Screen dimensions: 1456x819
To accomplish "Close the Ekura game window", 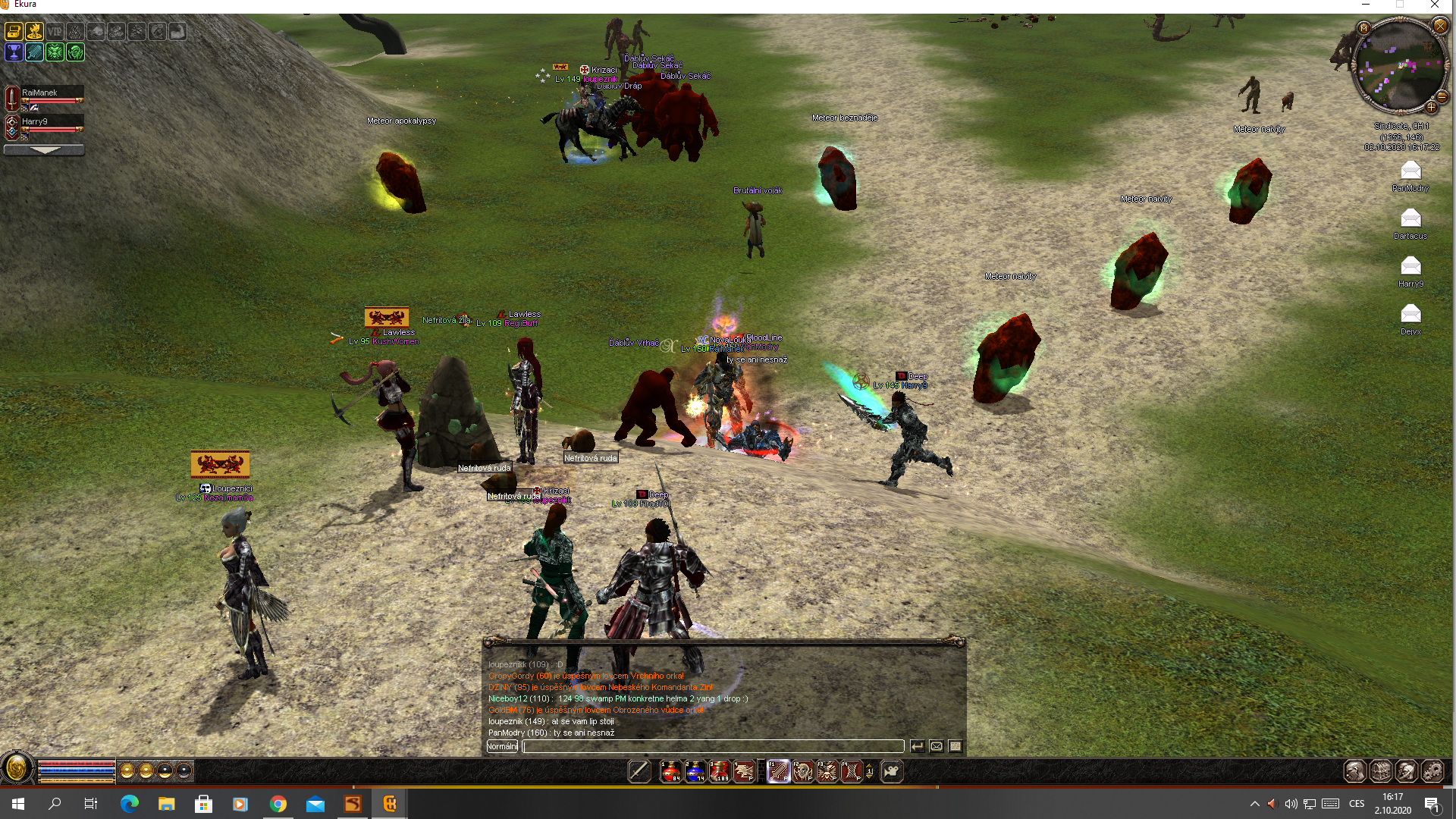I will pyautogui.click(x=1435, y=5).
